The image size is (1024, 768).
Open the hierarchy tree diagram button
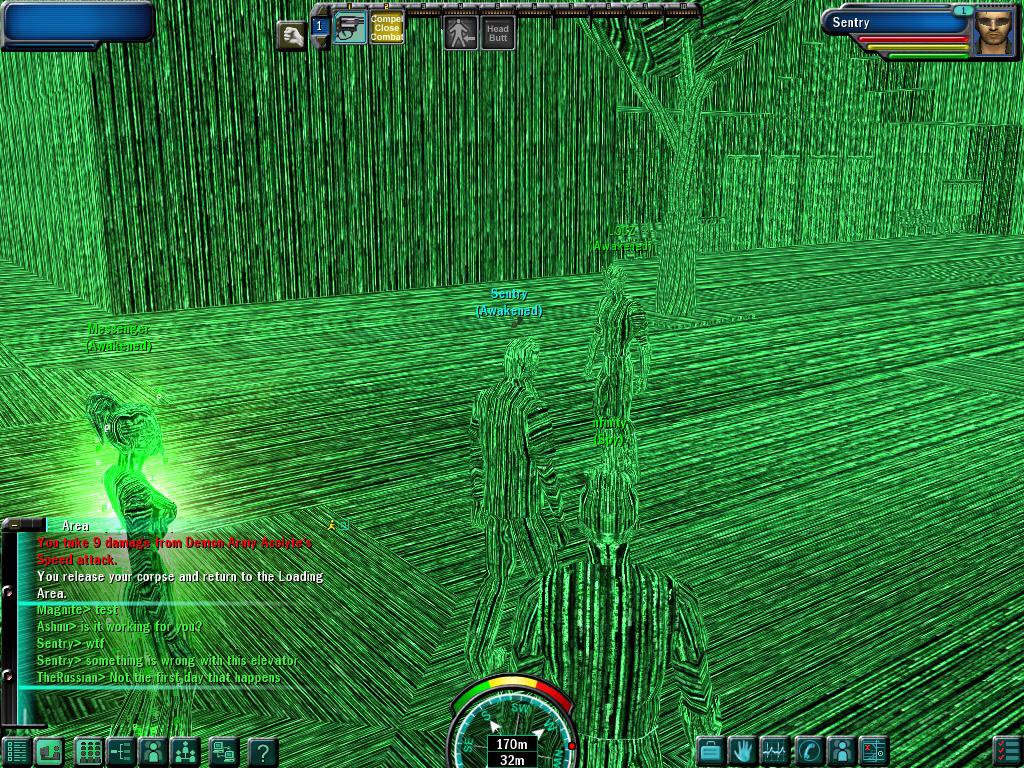coord(120,751)
